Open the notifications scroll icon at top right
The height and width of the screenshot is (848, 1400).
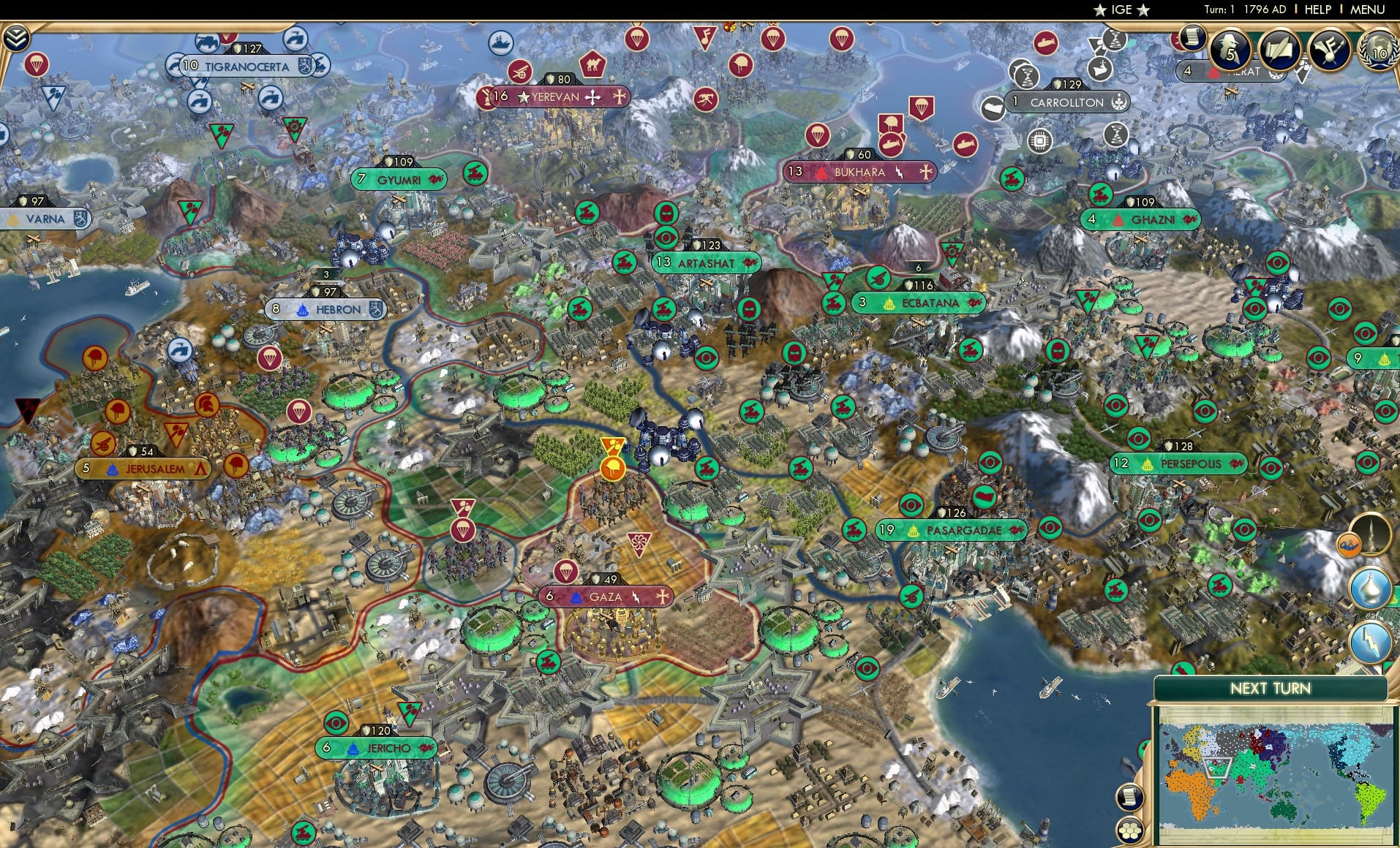[1194, 42]
